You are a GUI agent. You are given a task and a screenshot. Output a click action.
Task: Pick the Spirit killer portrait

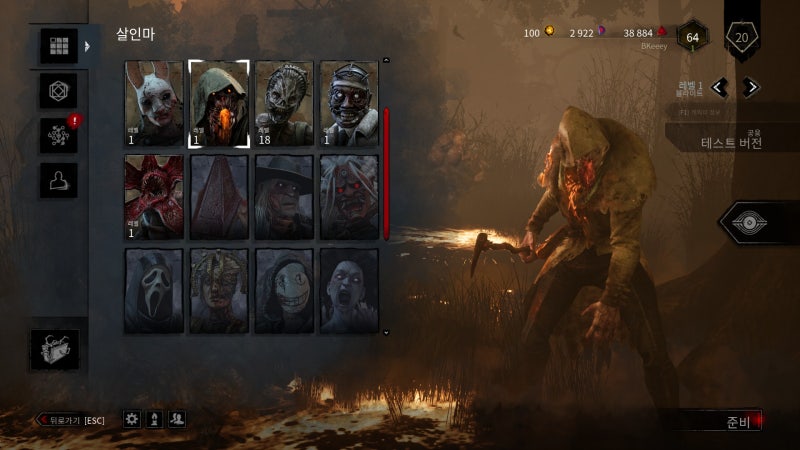349,290
